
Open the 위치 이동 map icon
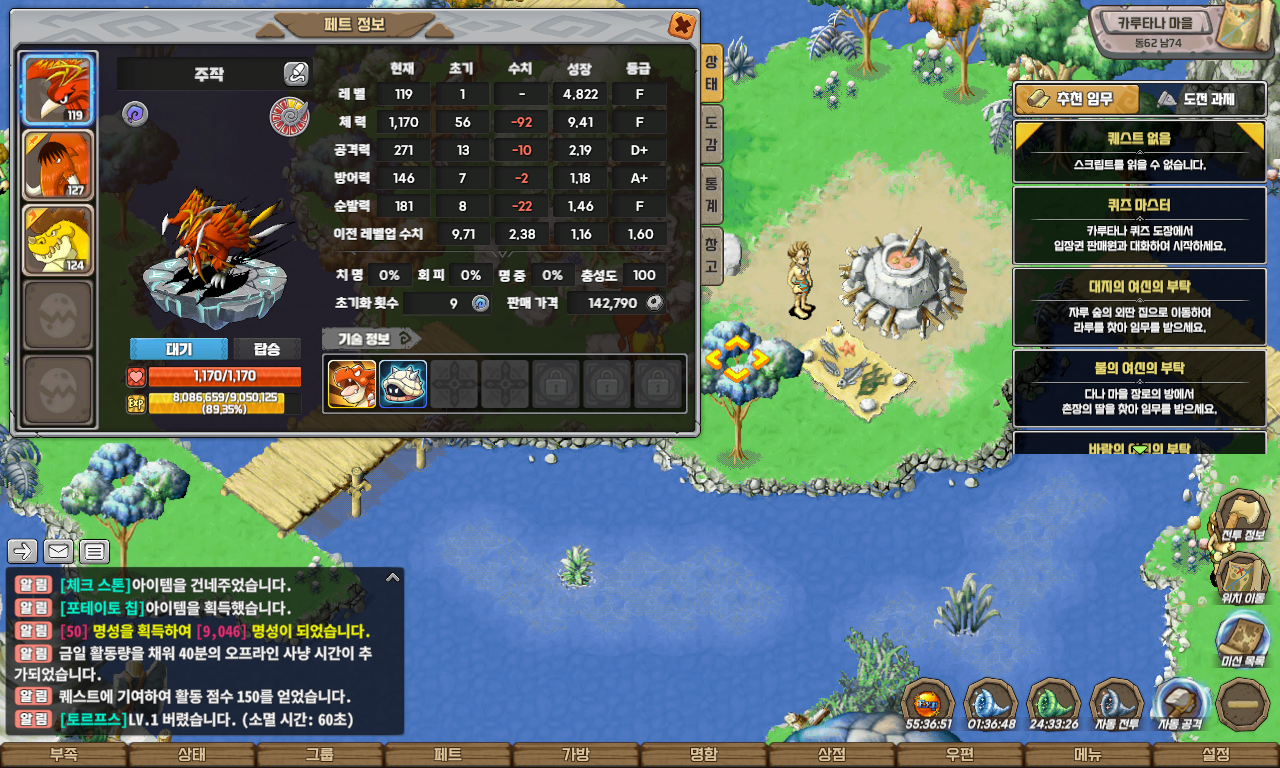click(1242, 579)
